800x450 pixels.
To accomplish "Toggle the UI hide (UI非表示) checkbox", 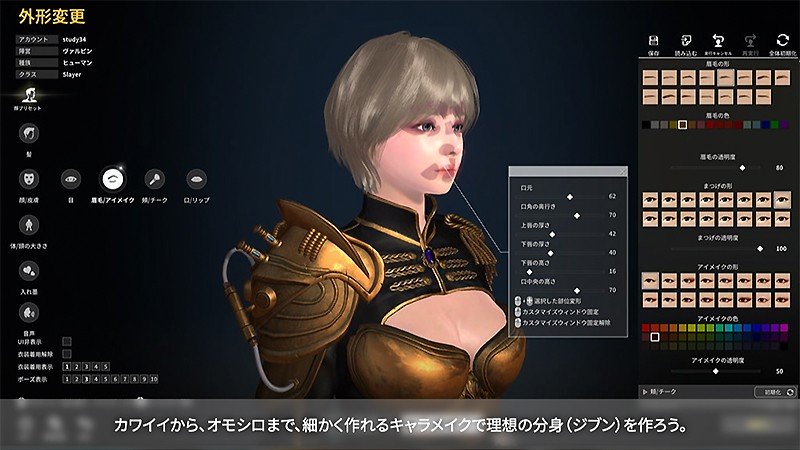I will click(x=67, y=341).
